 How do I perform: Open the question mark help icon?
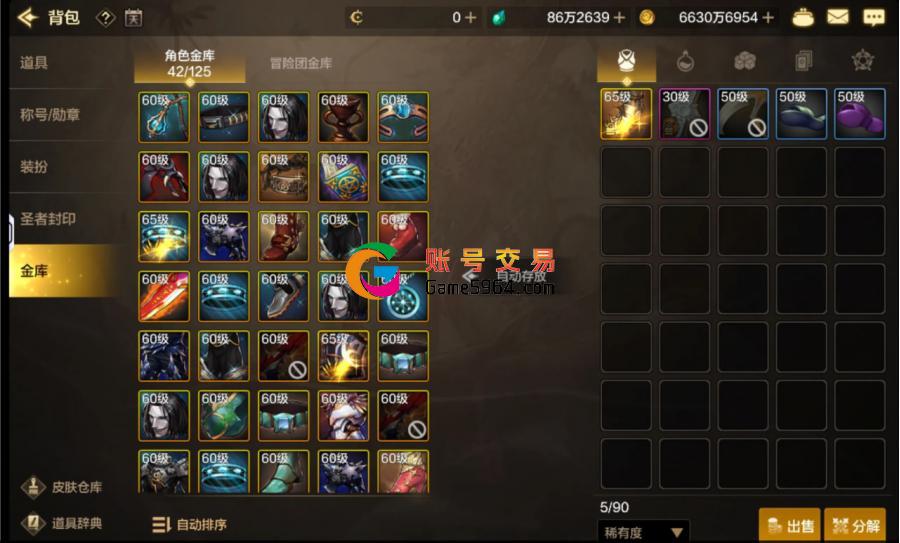point(105,17)
